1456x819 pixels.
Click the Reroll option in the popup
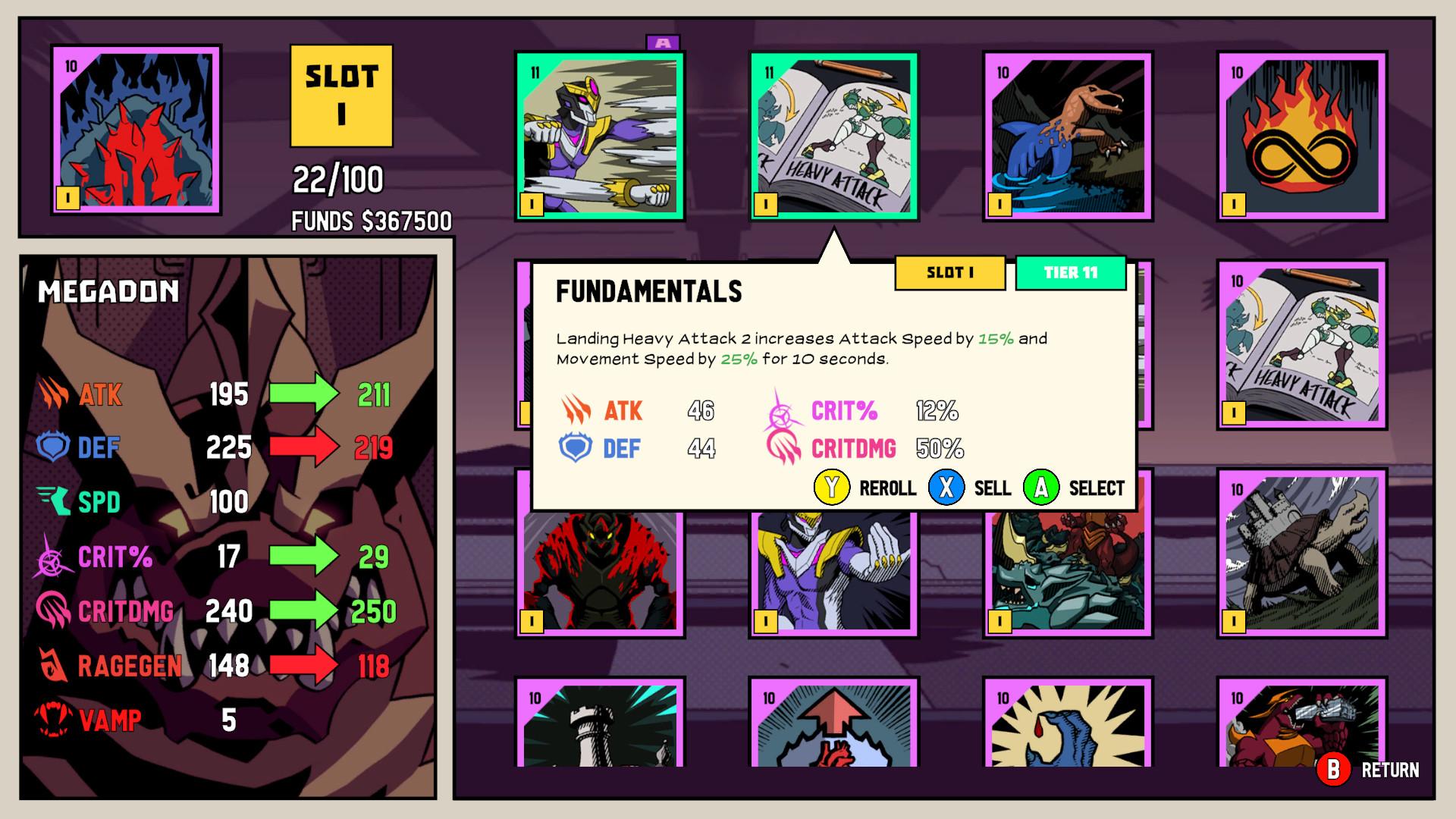coord(887,488)
